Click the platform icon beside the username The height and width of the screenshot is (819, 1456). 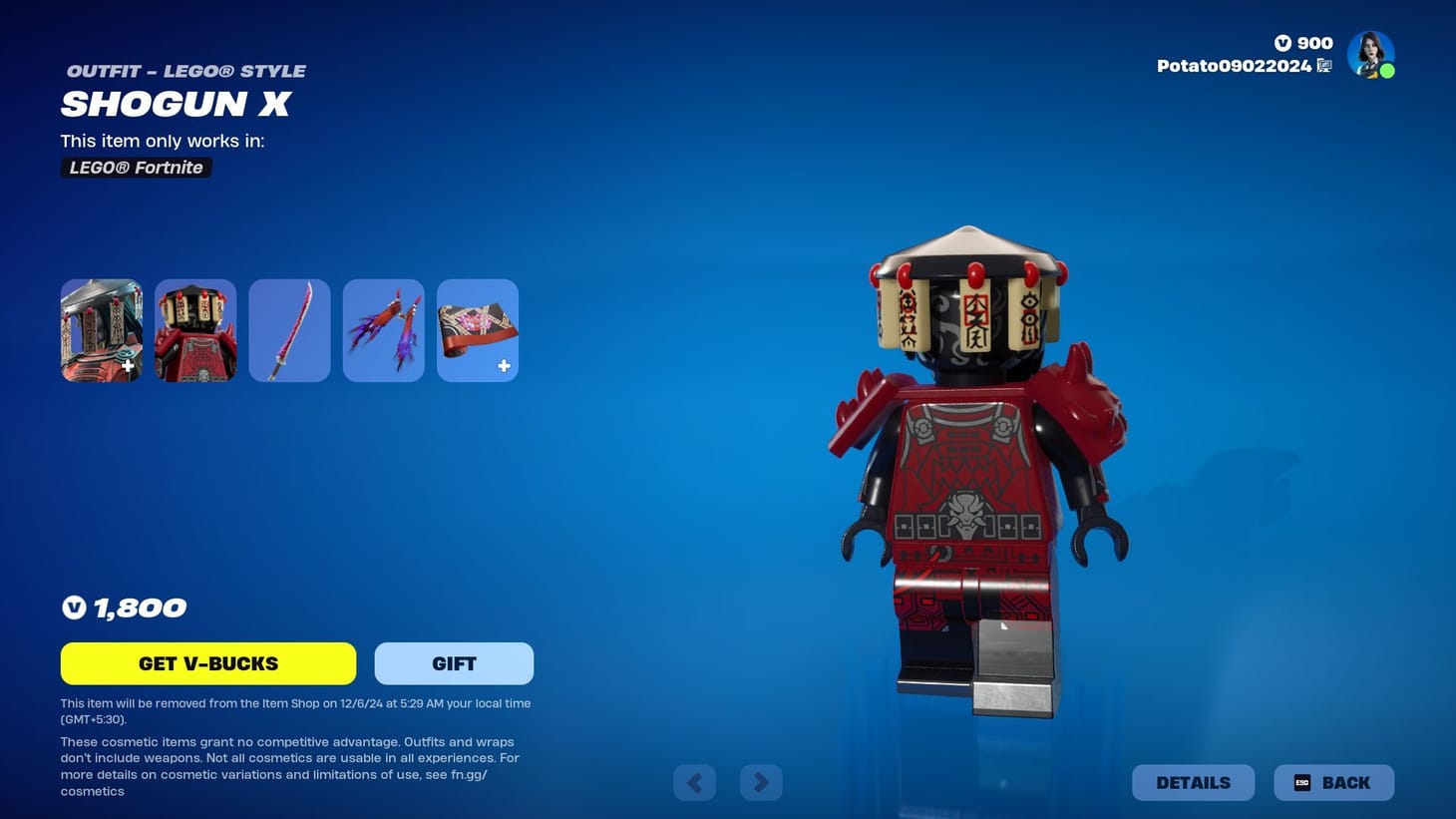click(1324, 65)
